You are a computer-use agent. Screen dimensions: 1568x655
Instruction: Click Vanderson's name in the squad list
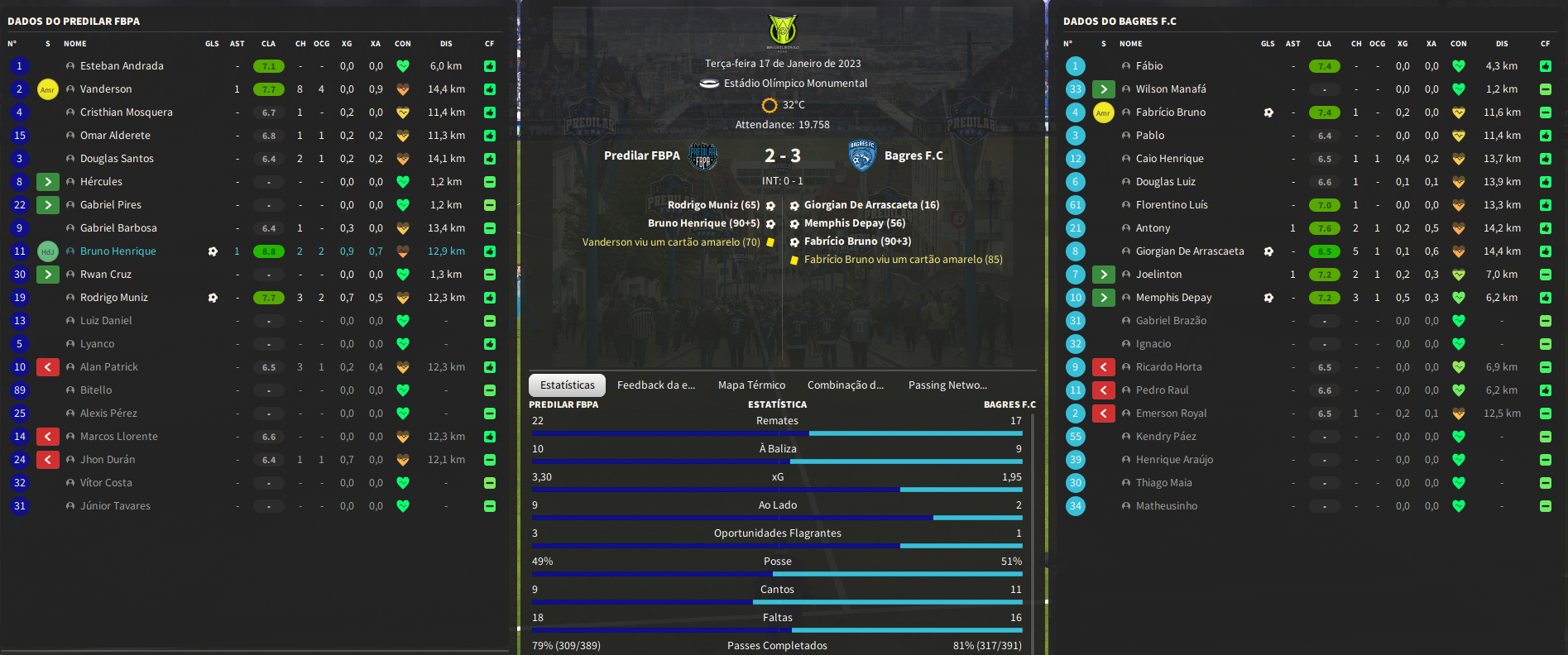(106, 89)
